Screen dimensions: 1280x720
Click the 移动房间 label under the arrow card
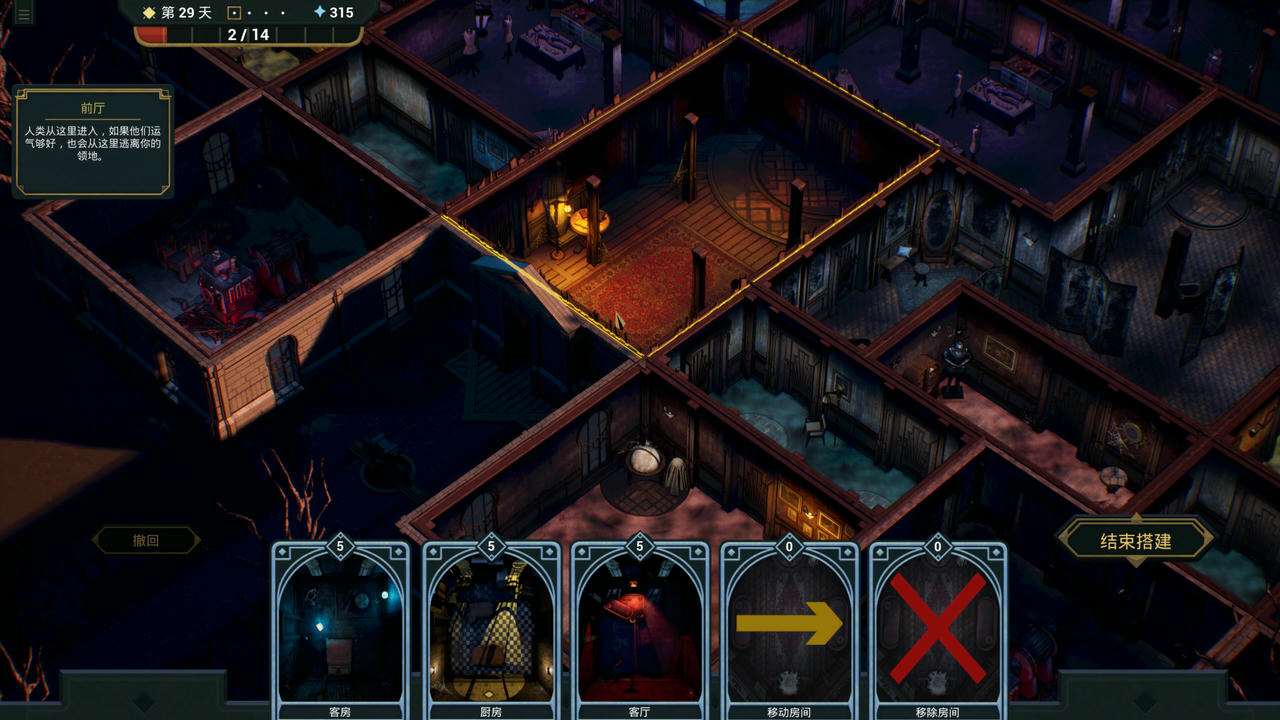click(789, 713)
